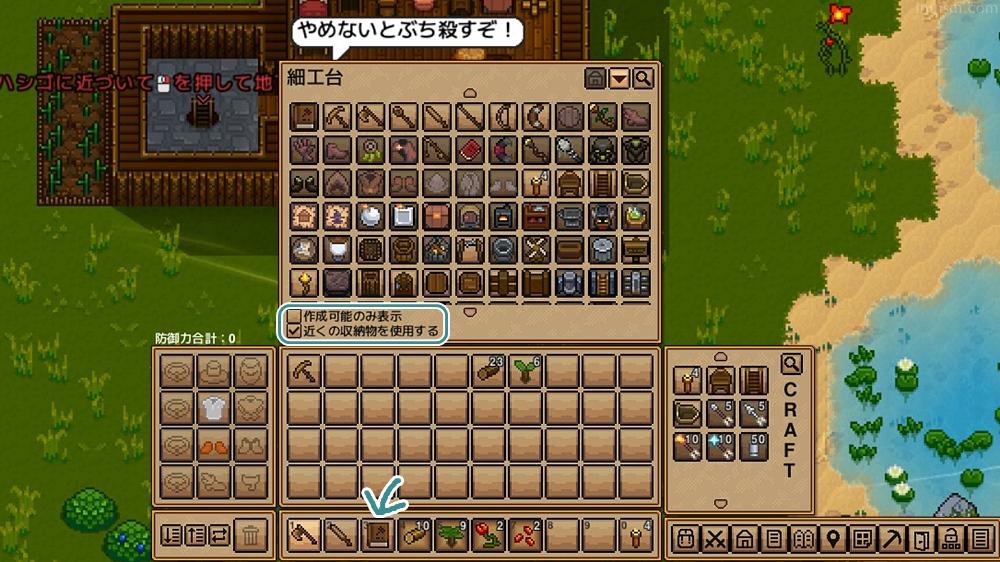Pick the green potion cauldron recipe
The width and height of the screenshot is (1000, 562).
(636, 215)
